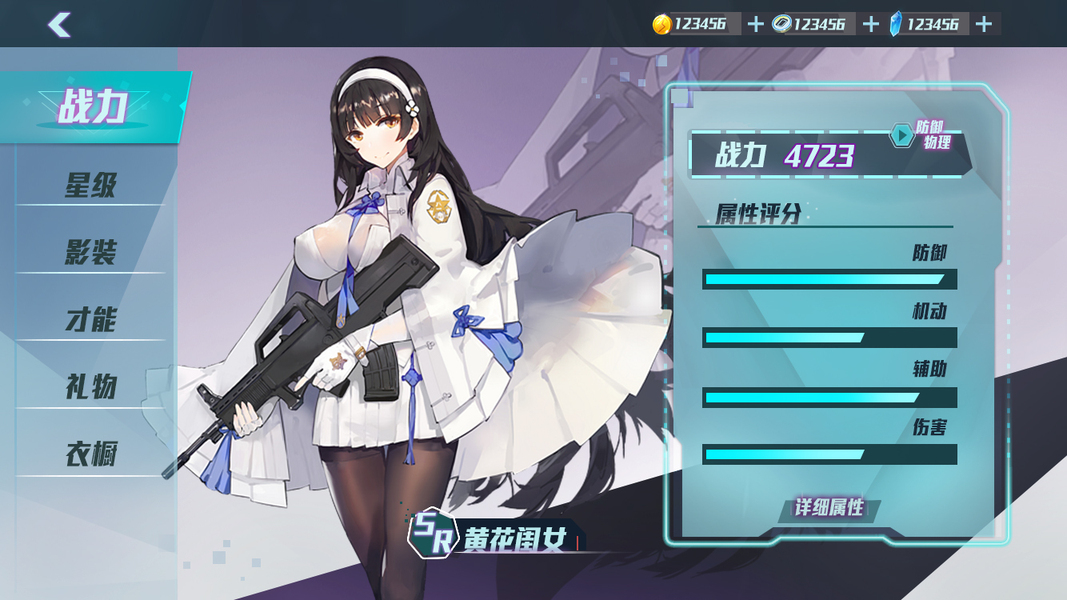Open the 衣橱 wardrobe tab

pyautogui.click(x=91, y=455)
